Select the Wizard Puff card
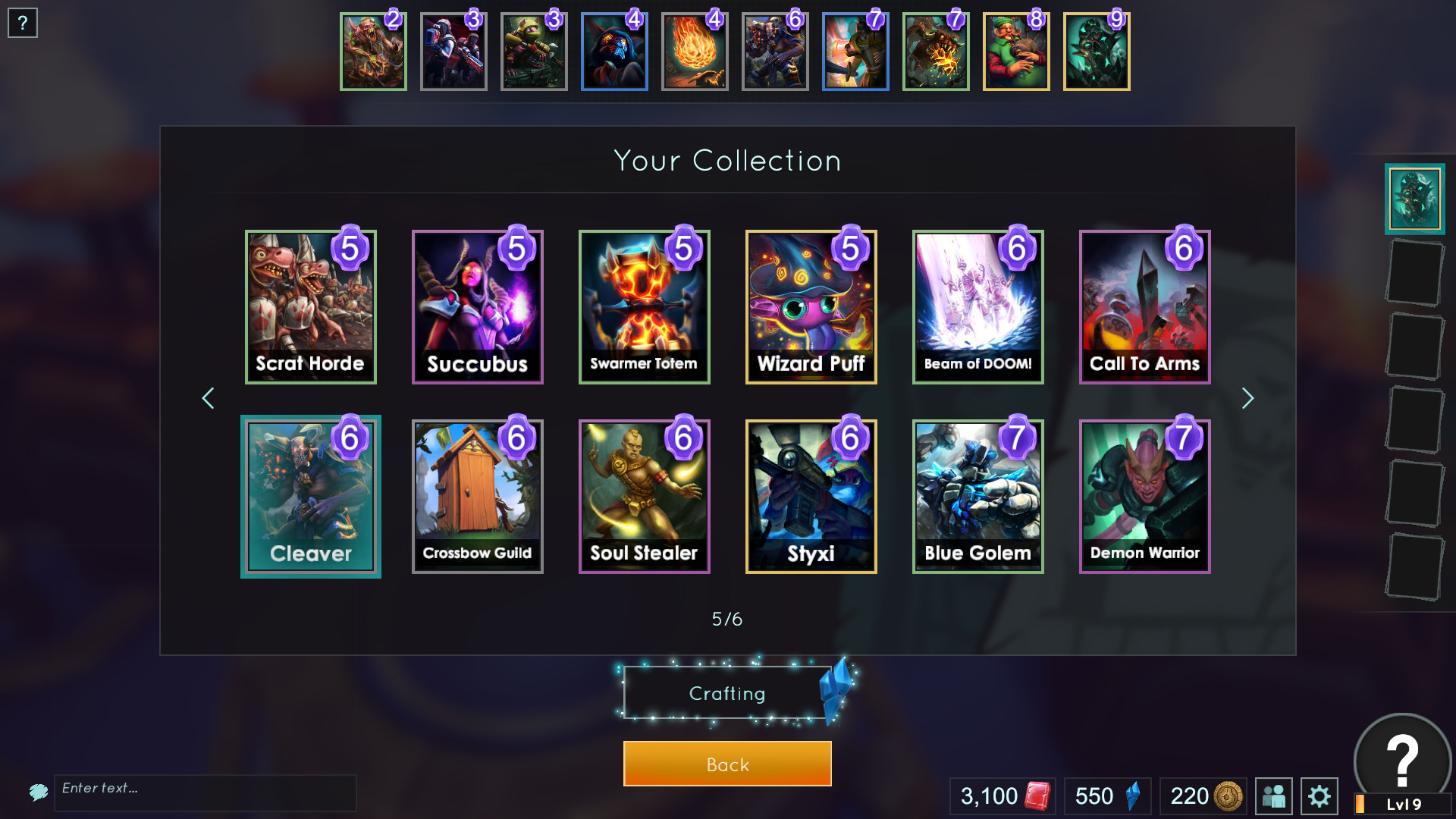Screen dimensions: 1456x819 tap(811, 307)
